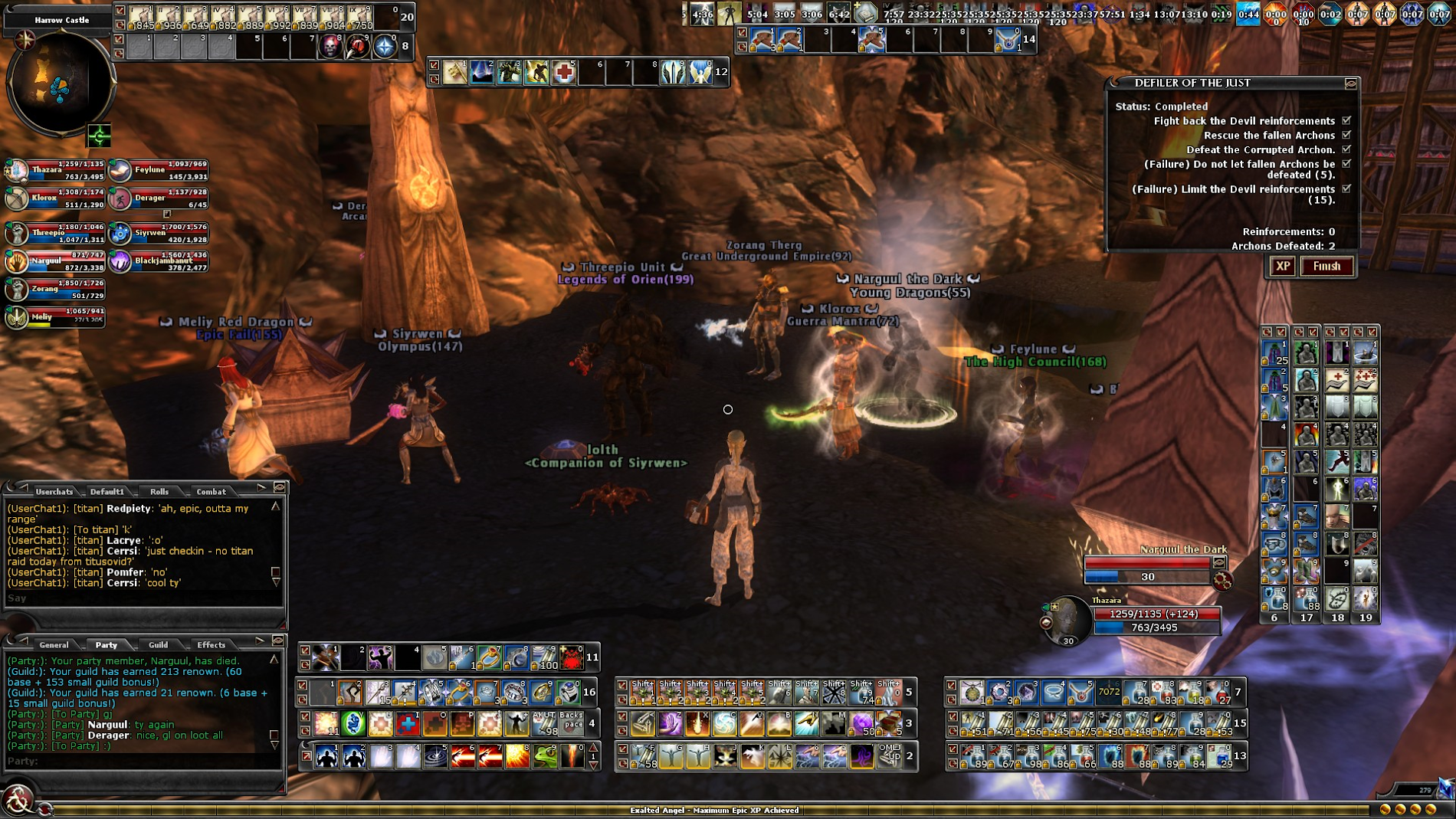Minimize the Defiler of the Just panel
Viewport: 1456px width, 819px height.
[1351, 83]
